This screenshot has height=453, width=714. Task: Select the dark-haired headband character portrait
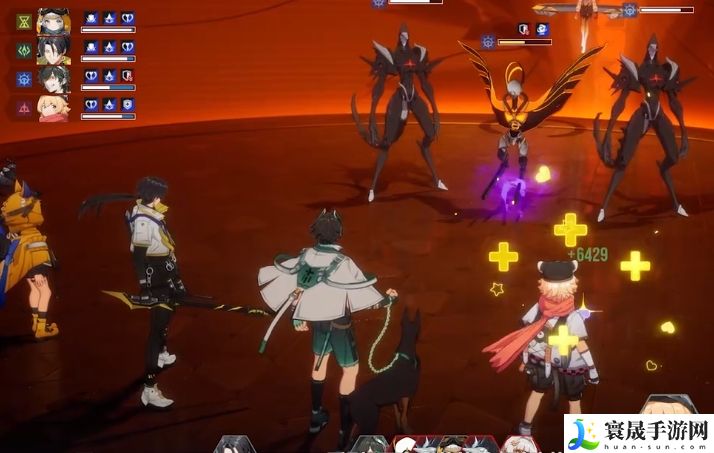(x=54, y=78)
